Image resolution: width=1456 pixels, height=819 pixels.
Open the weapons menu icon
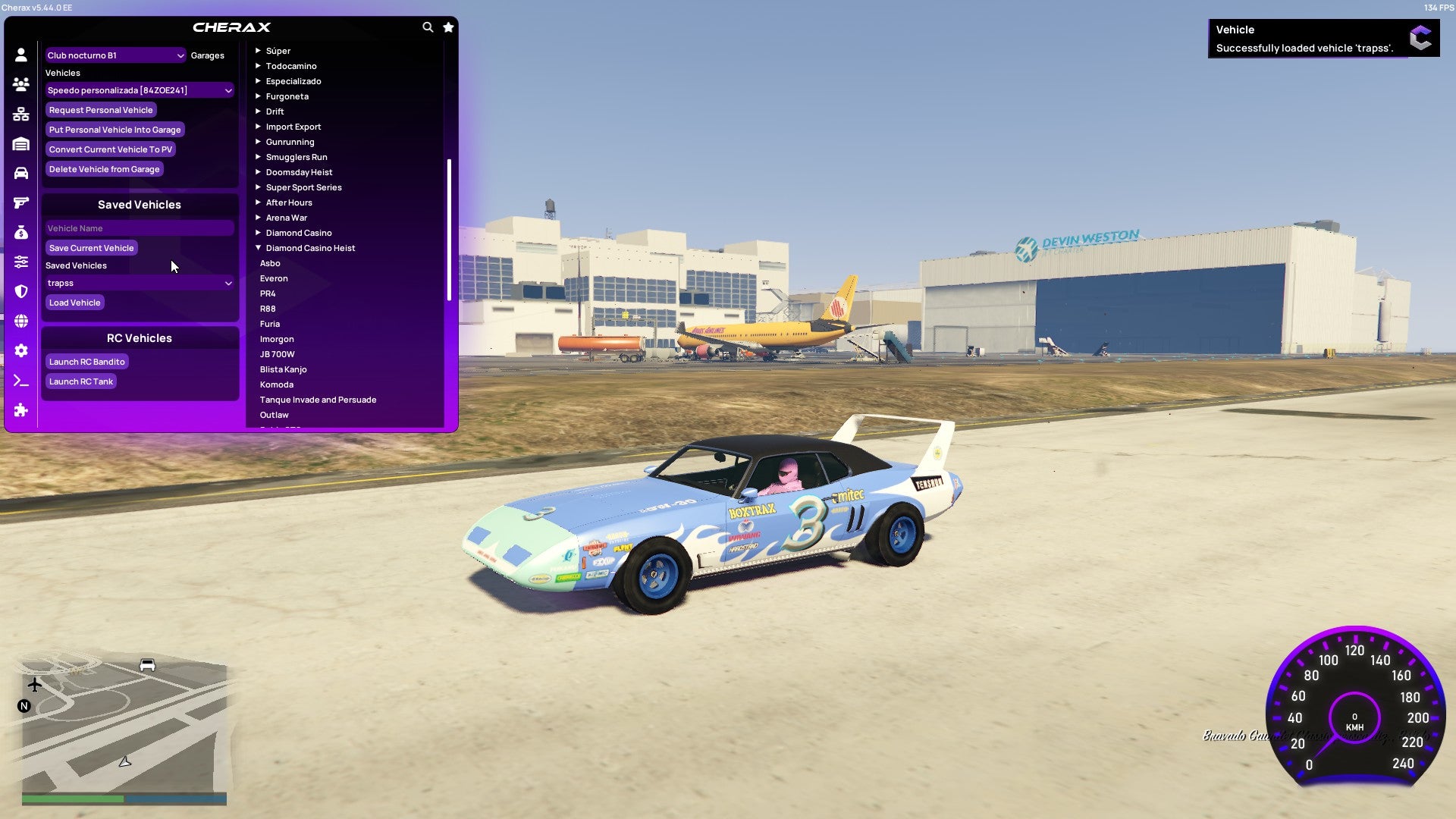point(20,201)
